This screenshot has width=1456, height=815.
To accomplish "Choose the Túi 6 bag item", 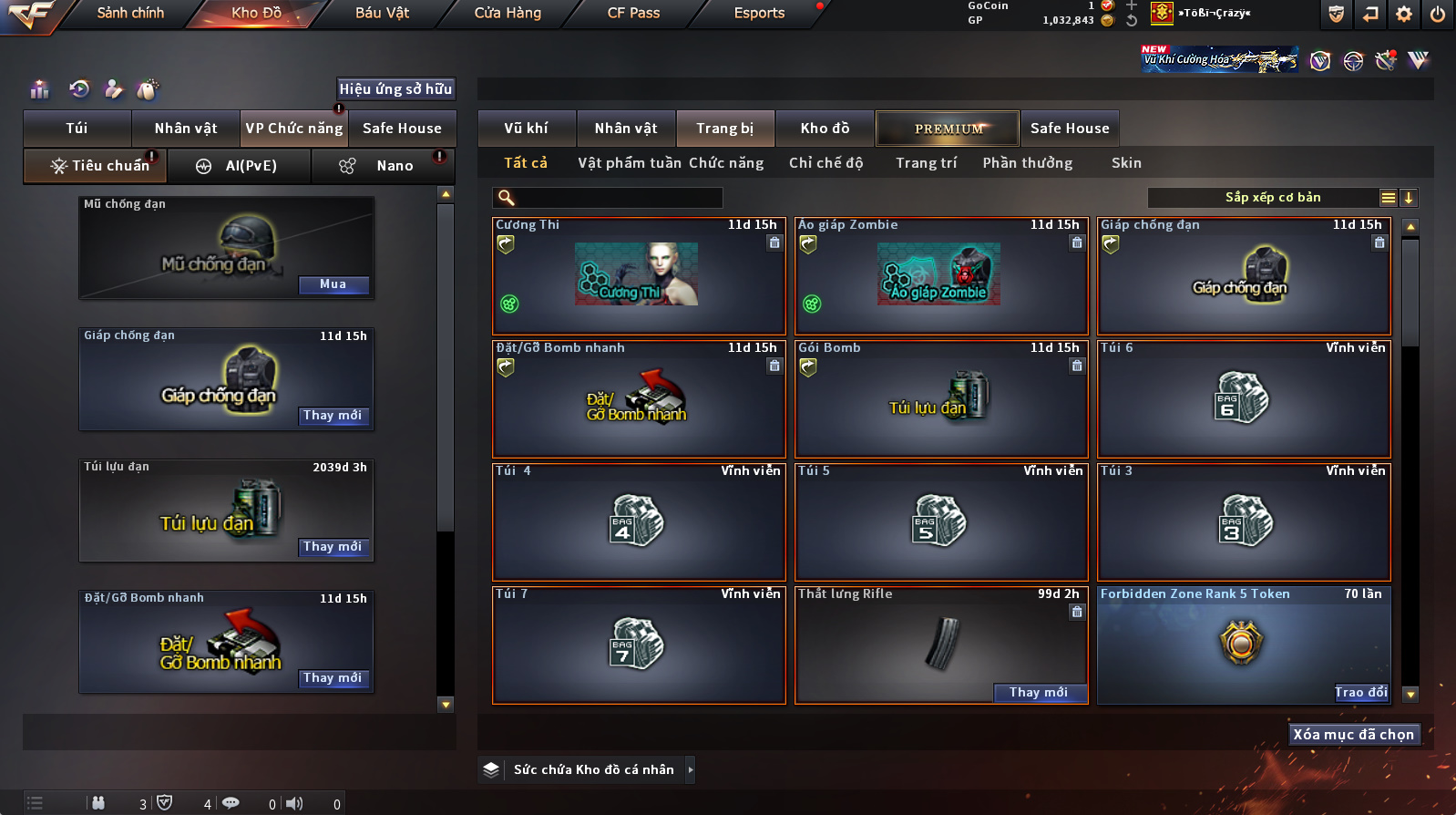I will (x=1244, y=398).
